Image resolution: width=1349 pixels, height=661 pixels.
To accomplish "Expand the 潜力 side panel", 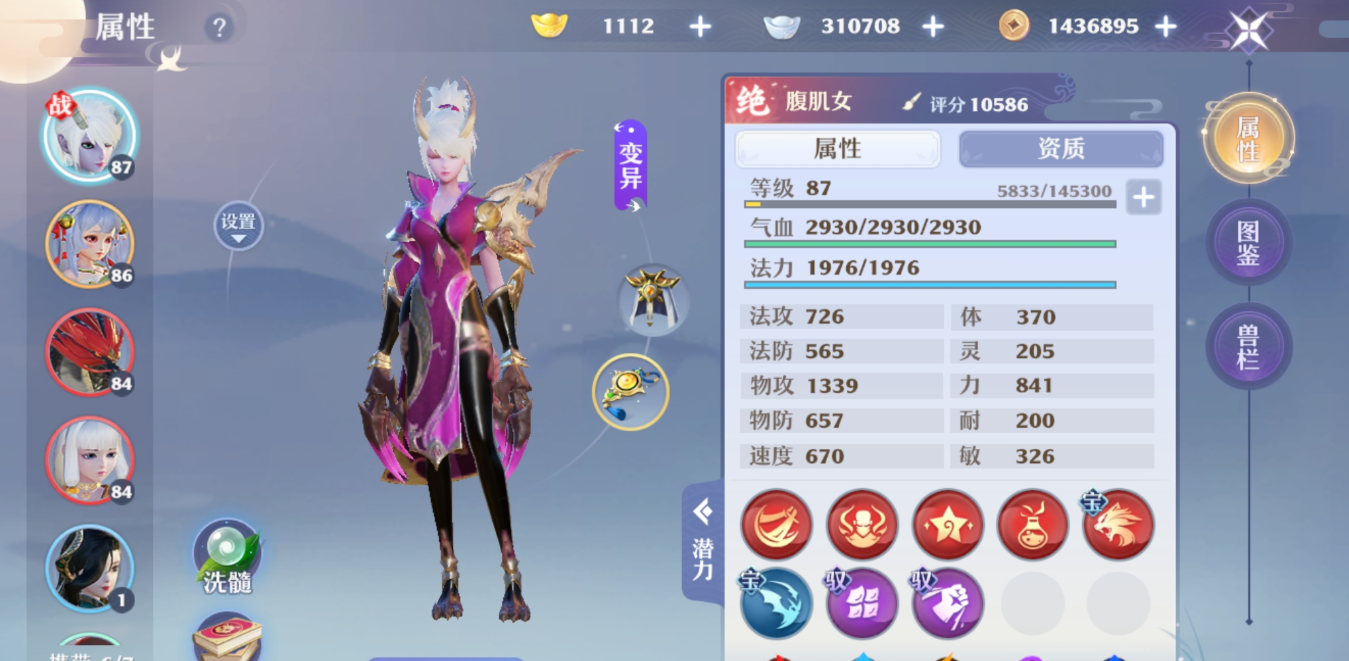I will click(x=703, y=543).
